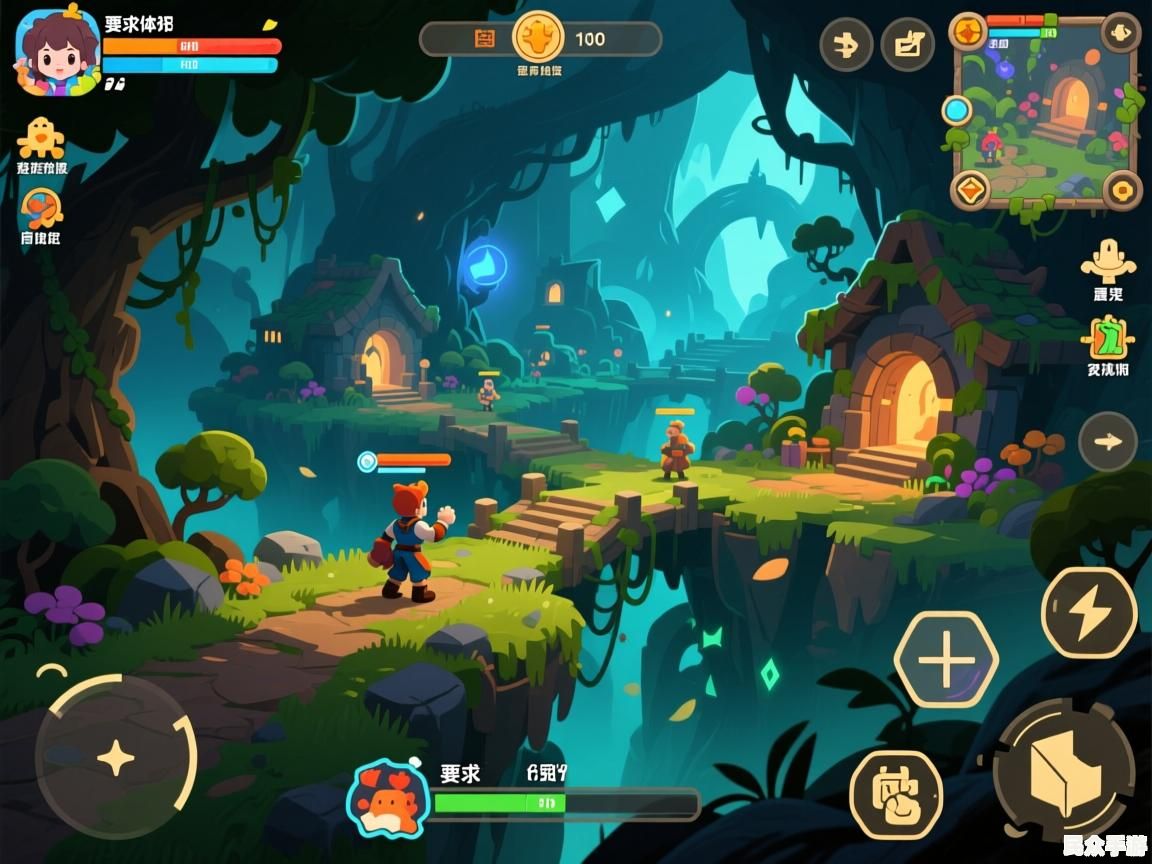
Task: Open the edit pencil button
Action: 908,45
